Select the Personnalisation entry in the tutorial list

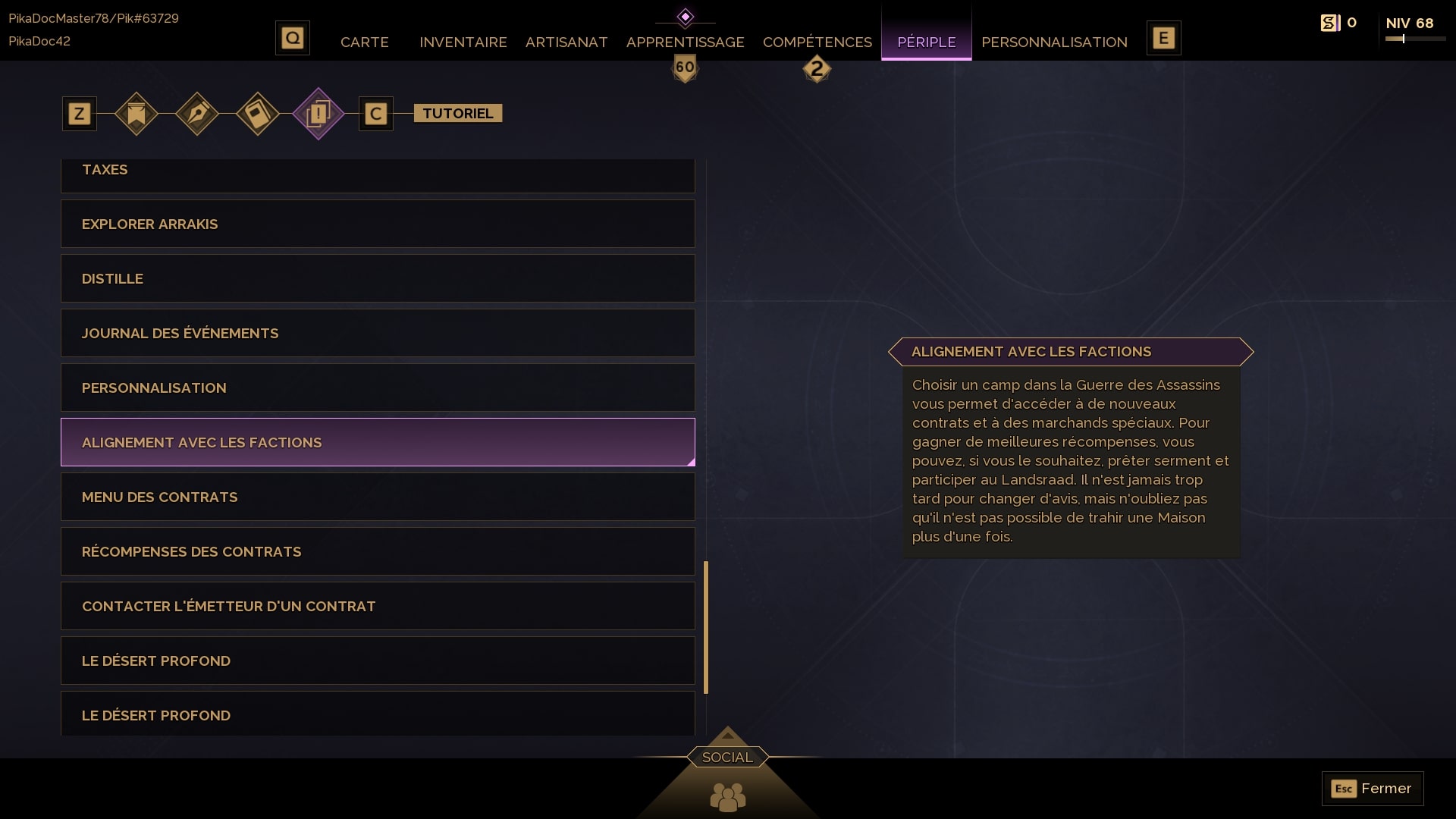378,388
